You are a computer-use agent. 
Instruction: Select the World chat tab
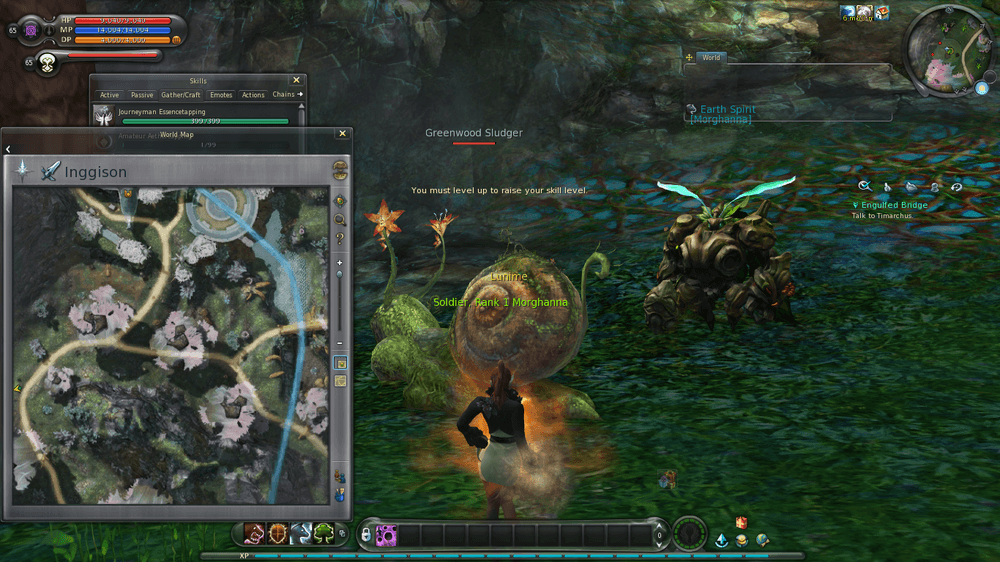(711, 58)
